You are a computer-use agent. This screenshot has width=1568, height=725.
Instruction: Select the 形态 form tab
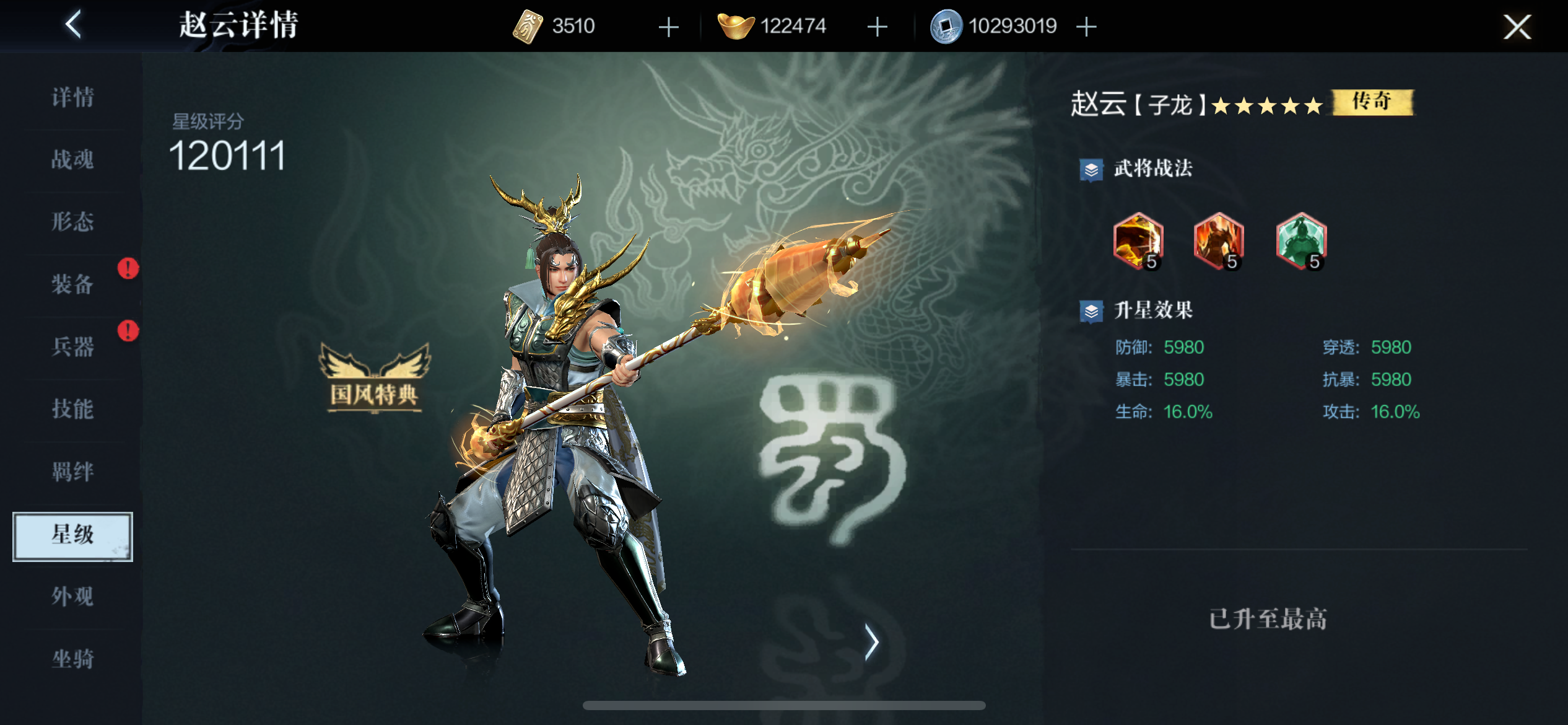pos(73,221)
